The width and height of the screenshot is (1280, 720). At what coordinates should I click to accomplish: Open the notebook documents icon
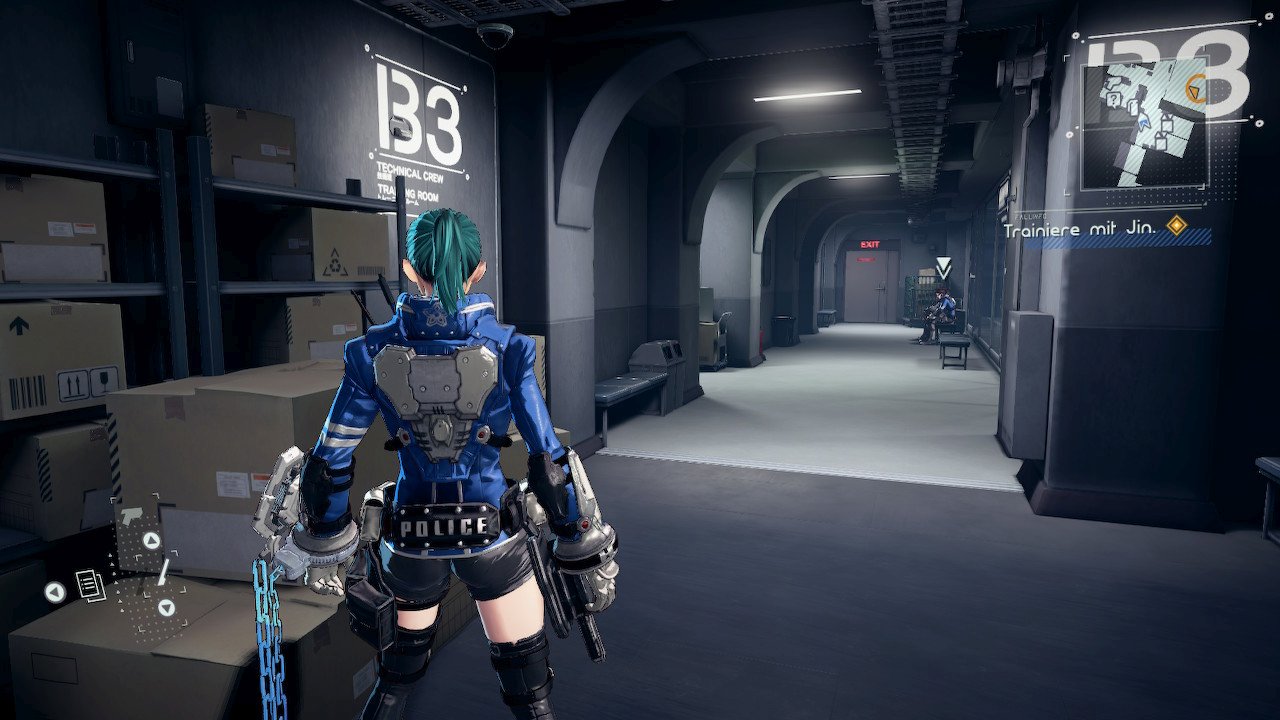(x=90, y=586)
